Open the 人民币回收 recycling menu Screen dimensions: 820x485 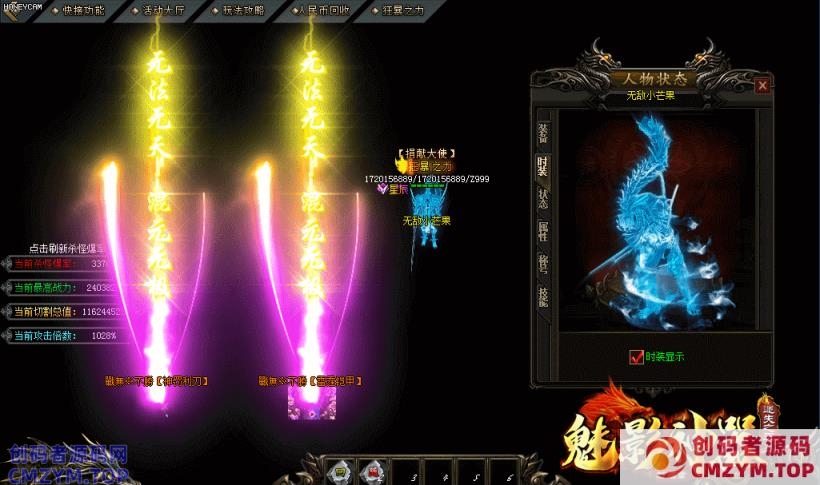coord(323,10)
